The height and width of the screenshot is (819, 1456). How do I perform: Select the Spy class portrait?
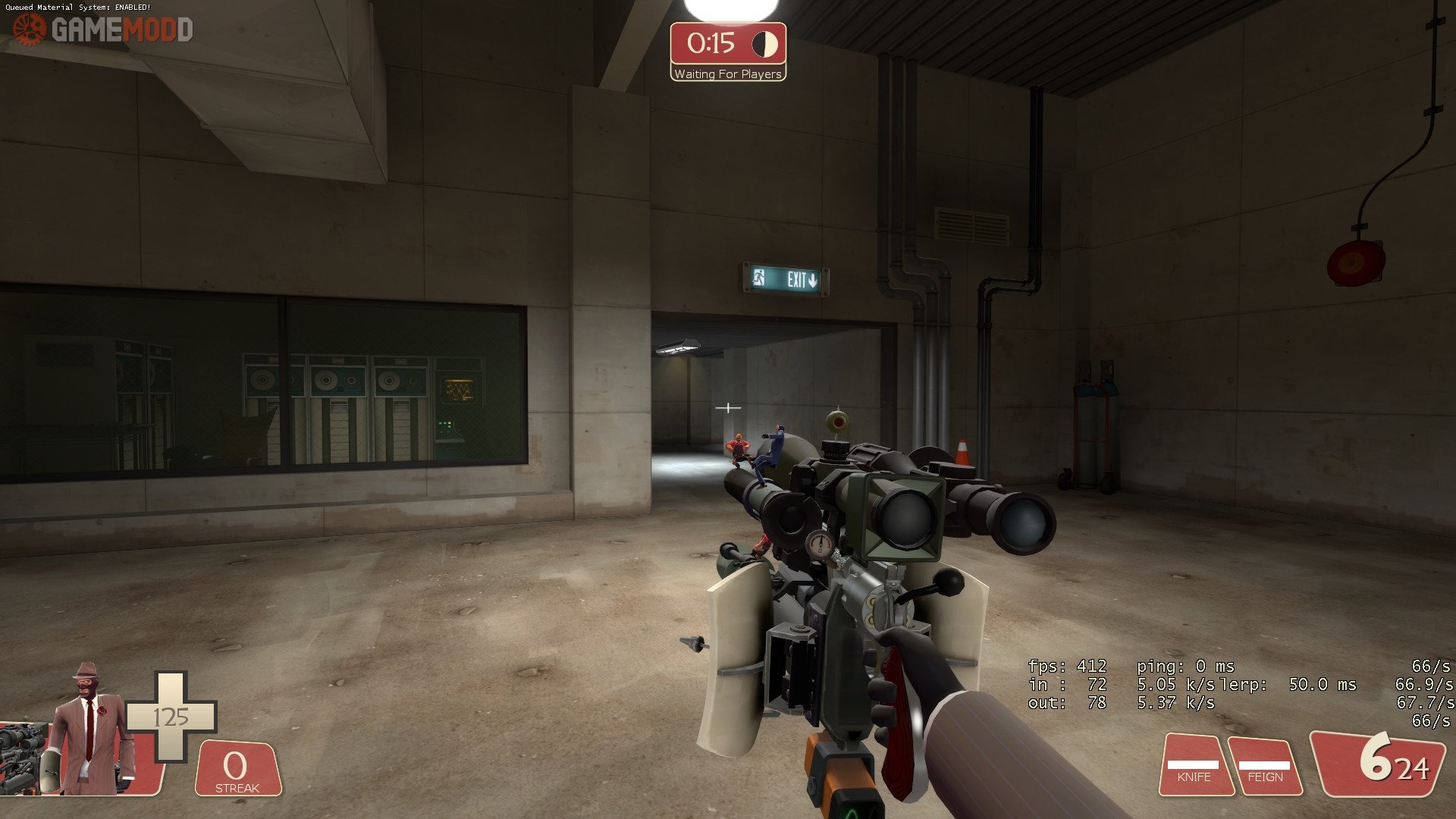[89, 732]
